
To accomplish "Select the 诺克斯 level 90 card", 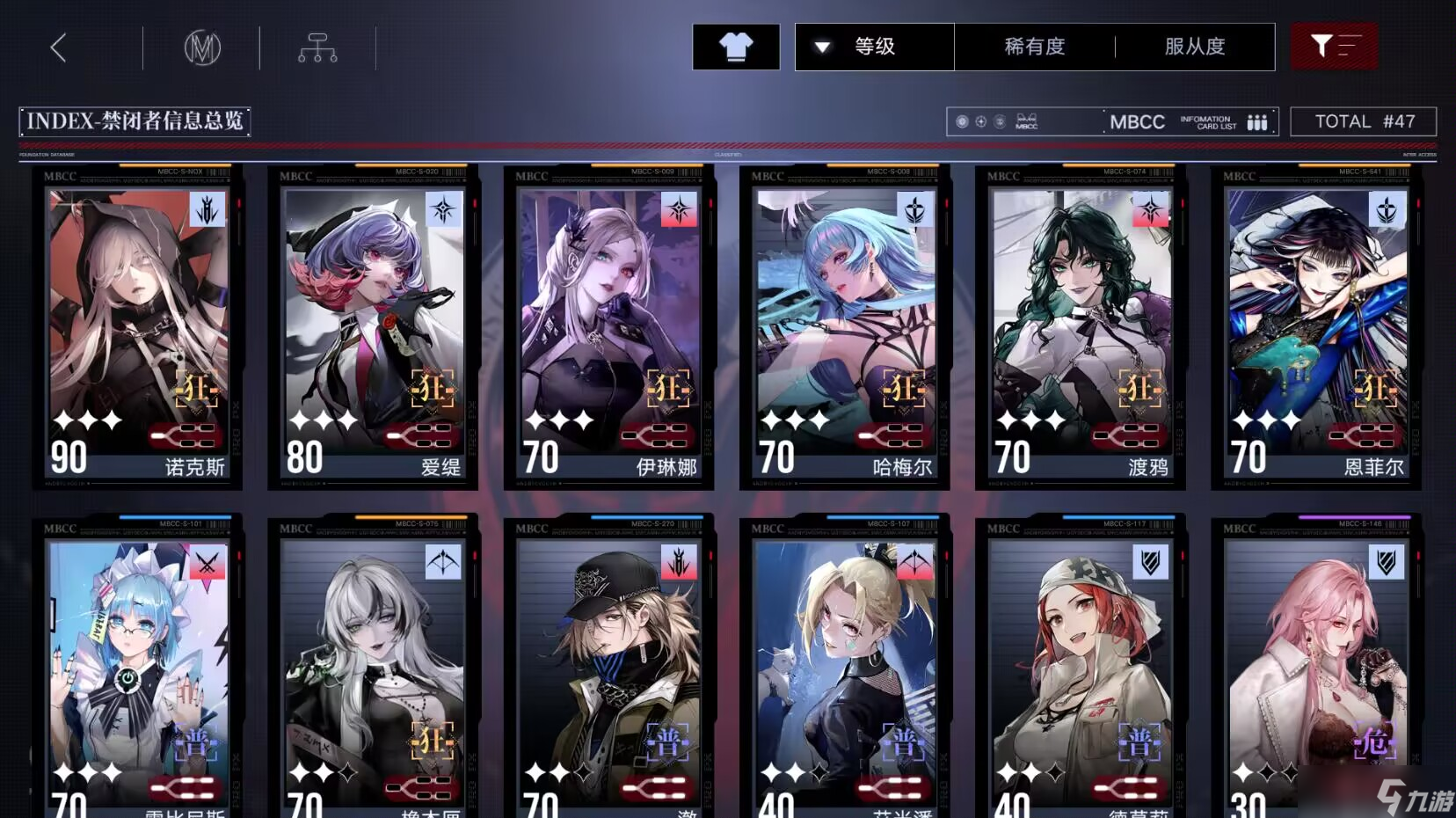I will [x=138, y=325].
